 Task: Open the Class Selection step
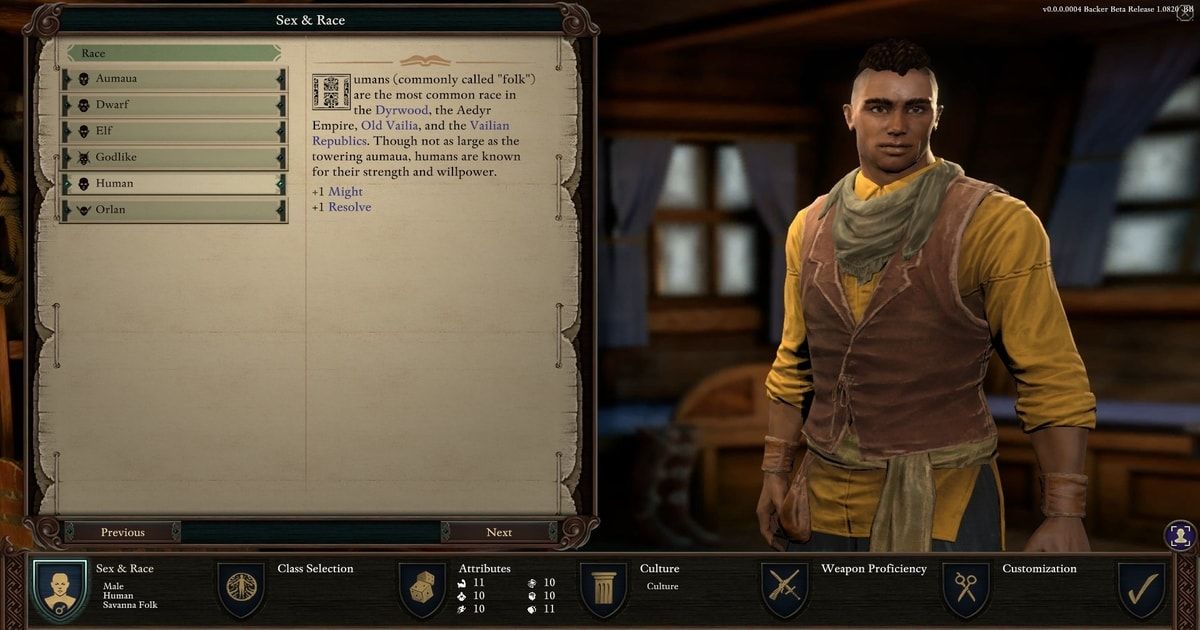pyautogui.click(x=241, y=588)
